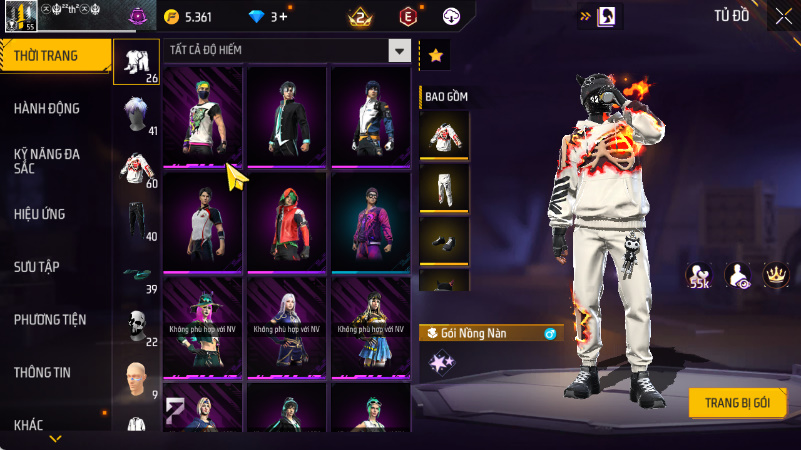Select the green witch hat outfit

pos(203,326)
